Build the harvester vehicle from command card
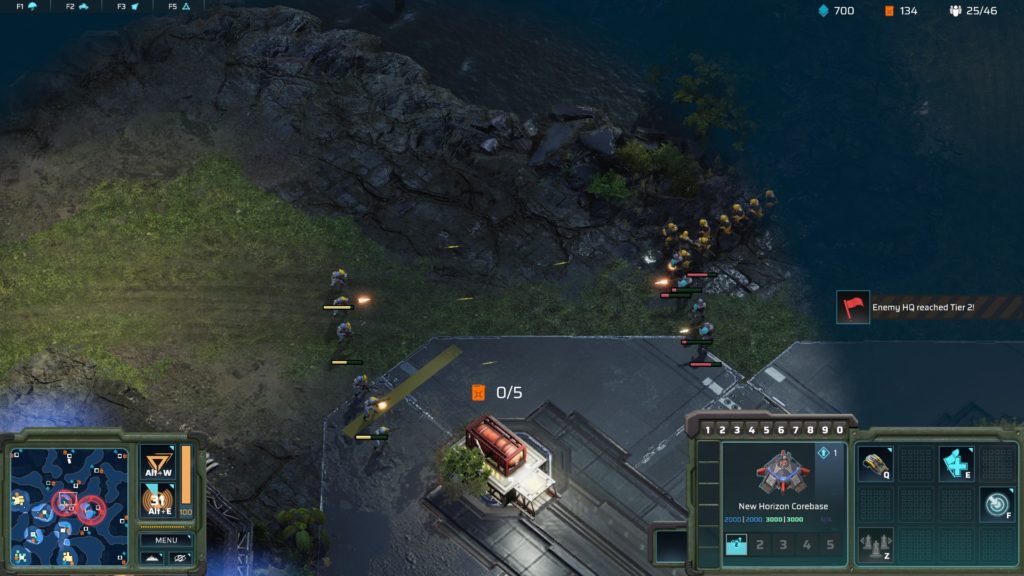The height and width of the screenshot is (576, 1024). pyautogui.click(x=875, y=463)
